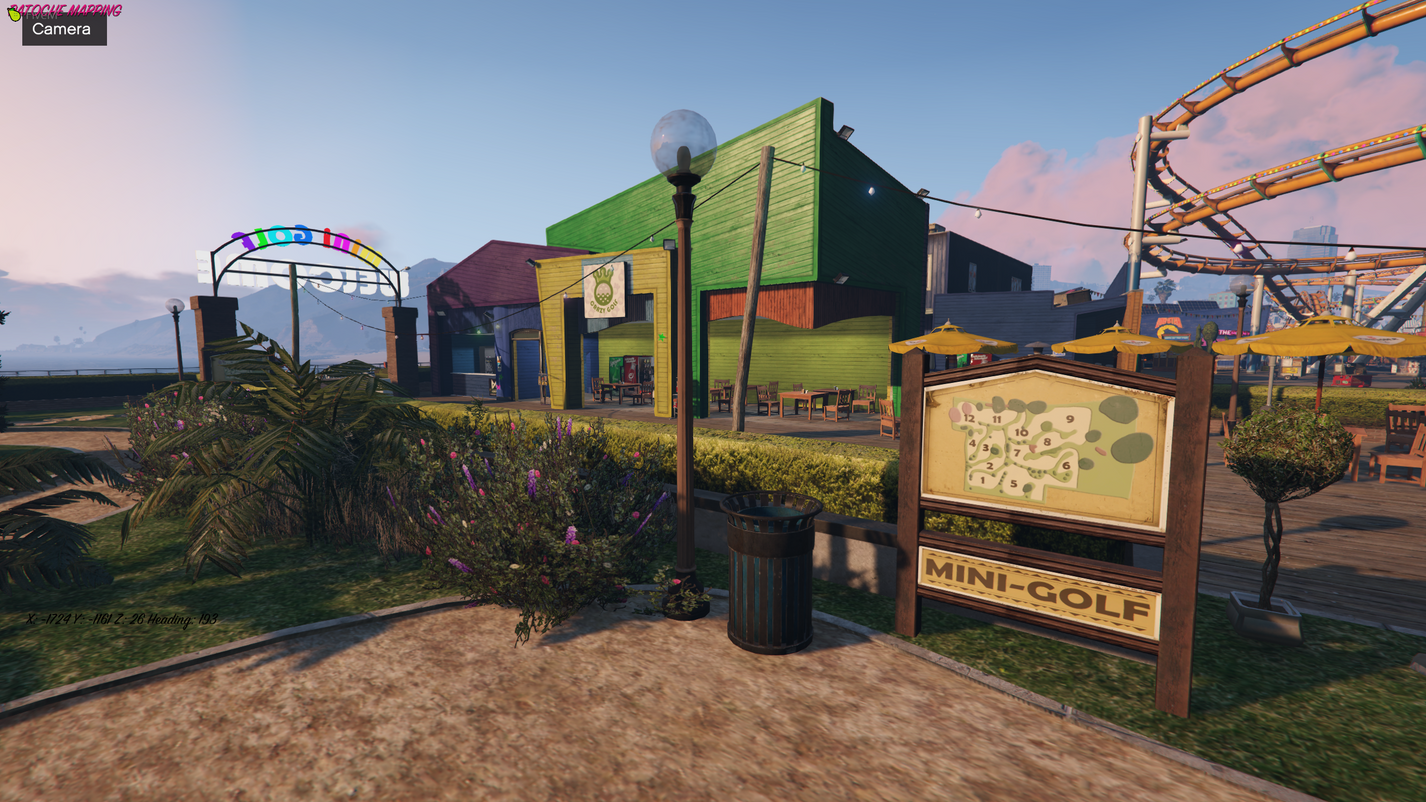1426x802 pixels.
Task: Select hole 7 at the map center
Action: pos(1017,453)
